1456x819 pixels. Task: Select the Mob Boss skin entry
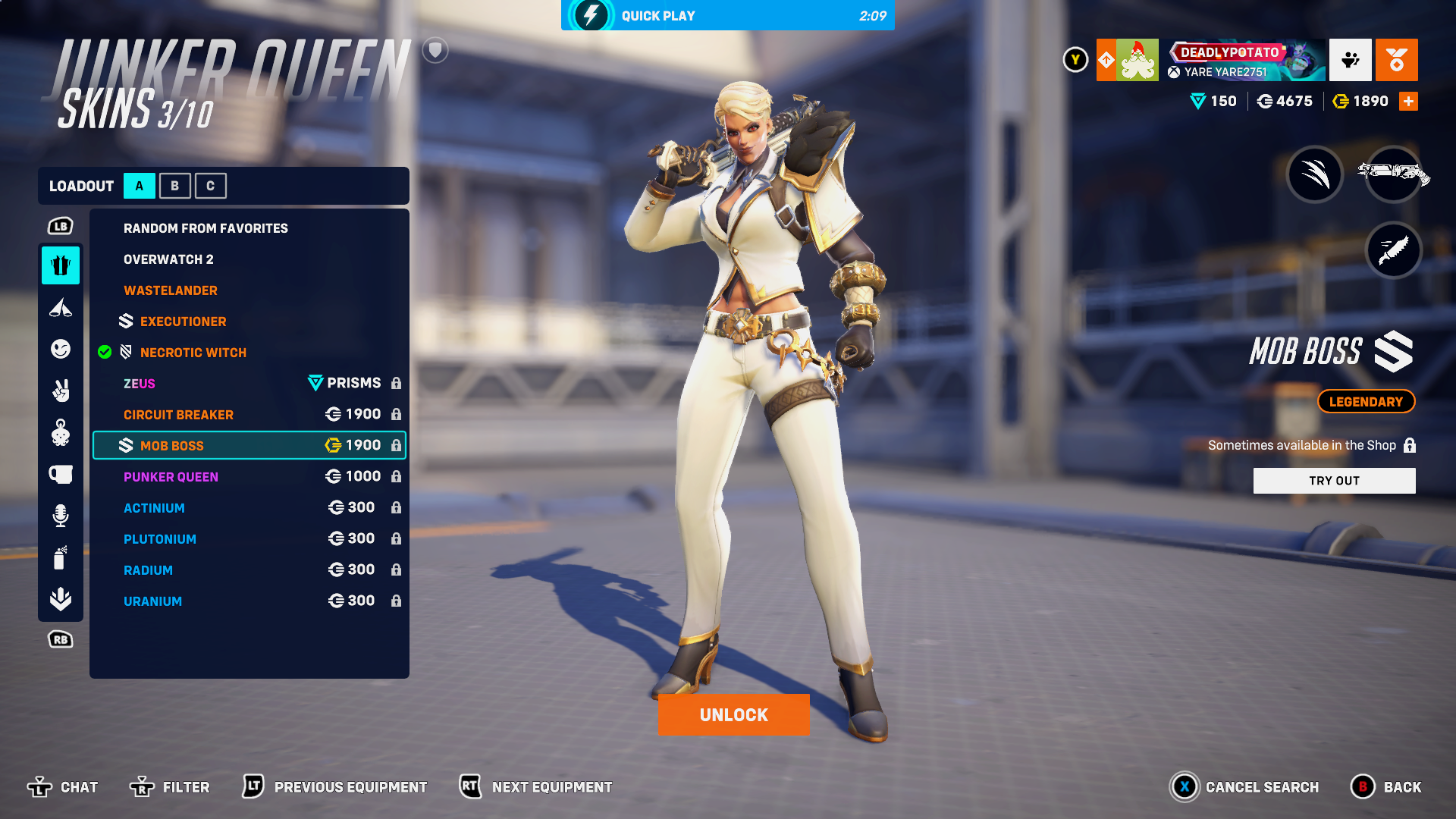(249, 445)
